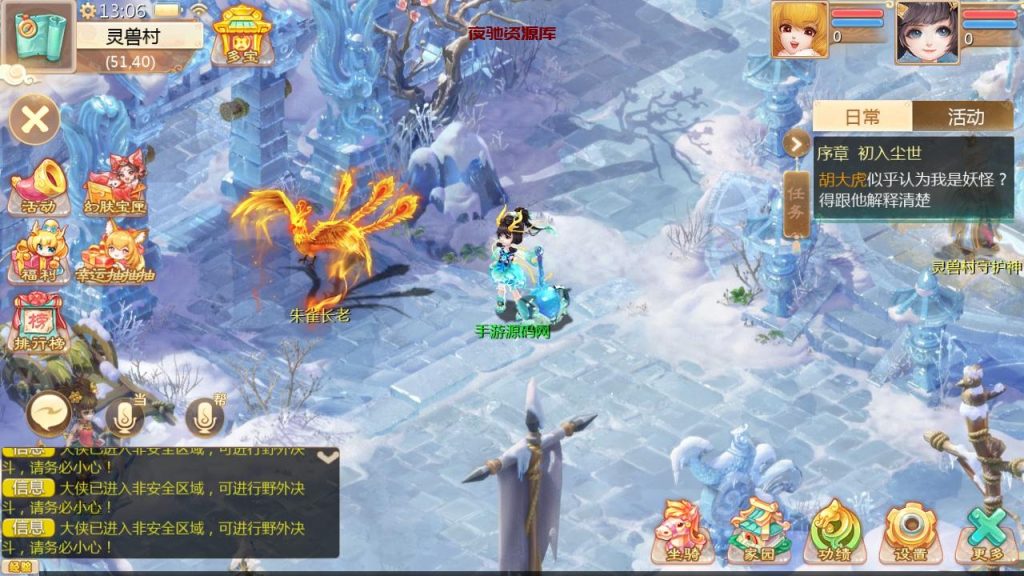Close the left menu with the X button
The image size is (1024, 576).
(35, 120)
